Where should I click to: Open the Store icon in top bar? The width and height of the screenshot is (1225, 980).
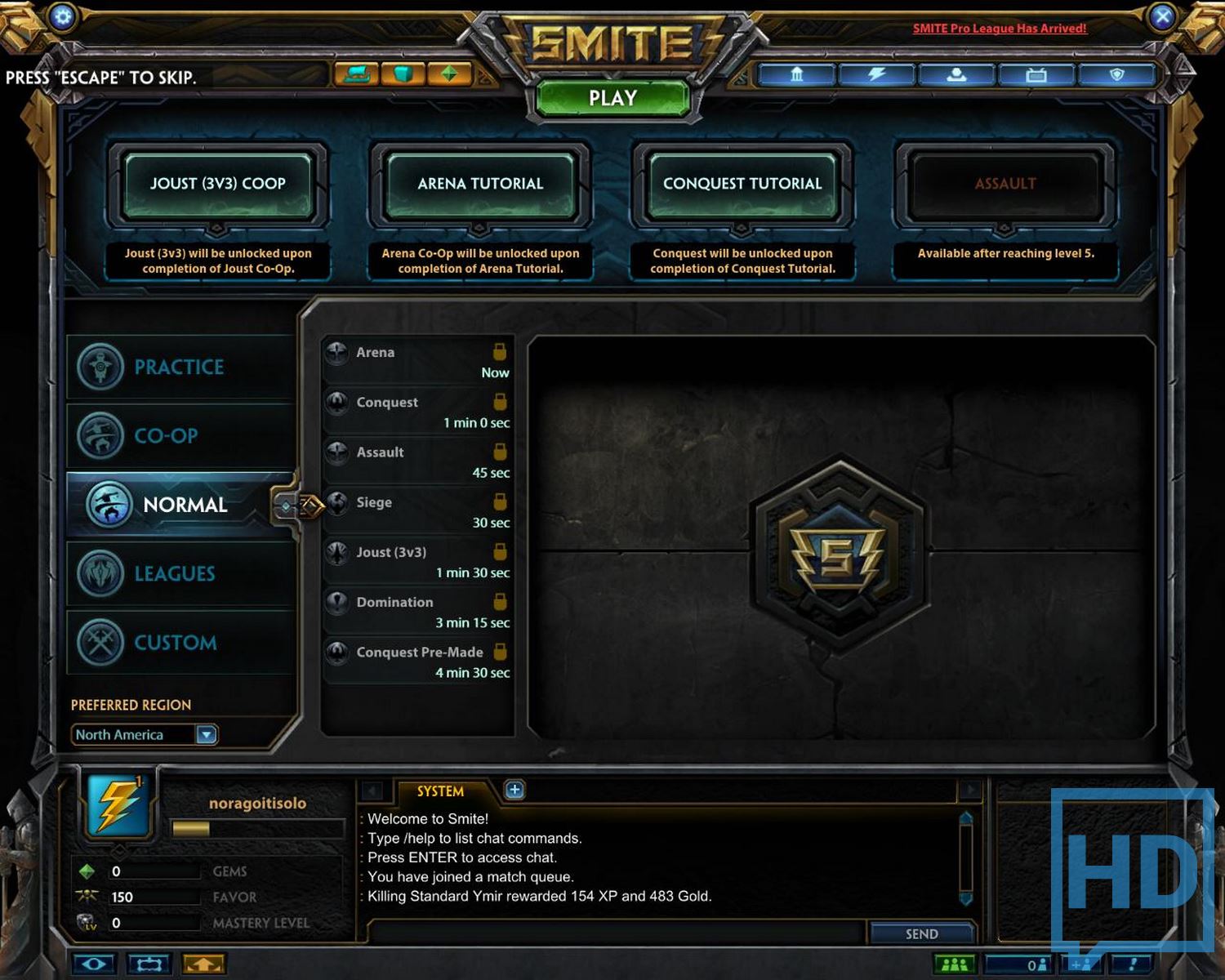tap(358, 74)
